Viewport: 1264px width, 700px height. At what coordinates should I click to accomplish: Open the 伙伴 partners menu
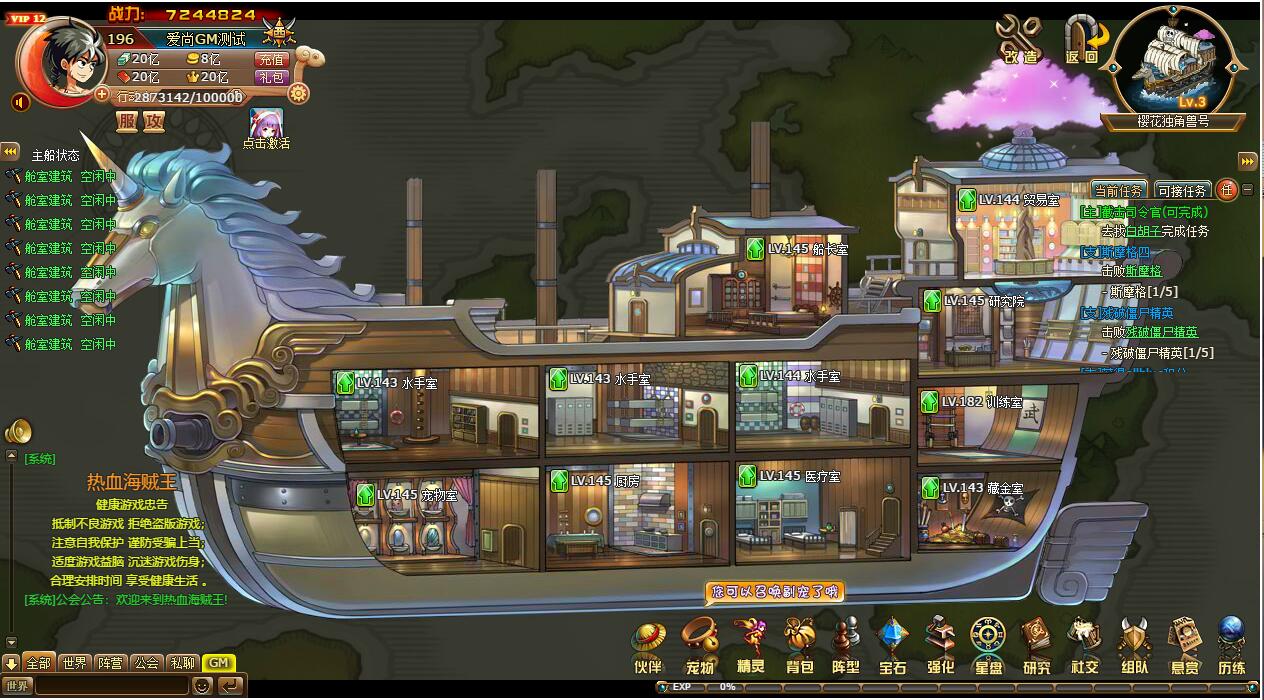648,645
